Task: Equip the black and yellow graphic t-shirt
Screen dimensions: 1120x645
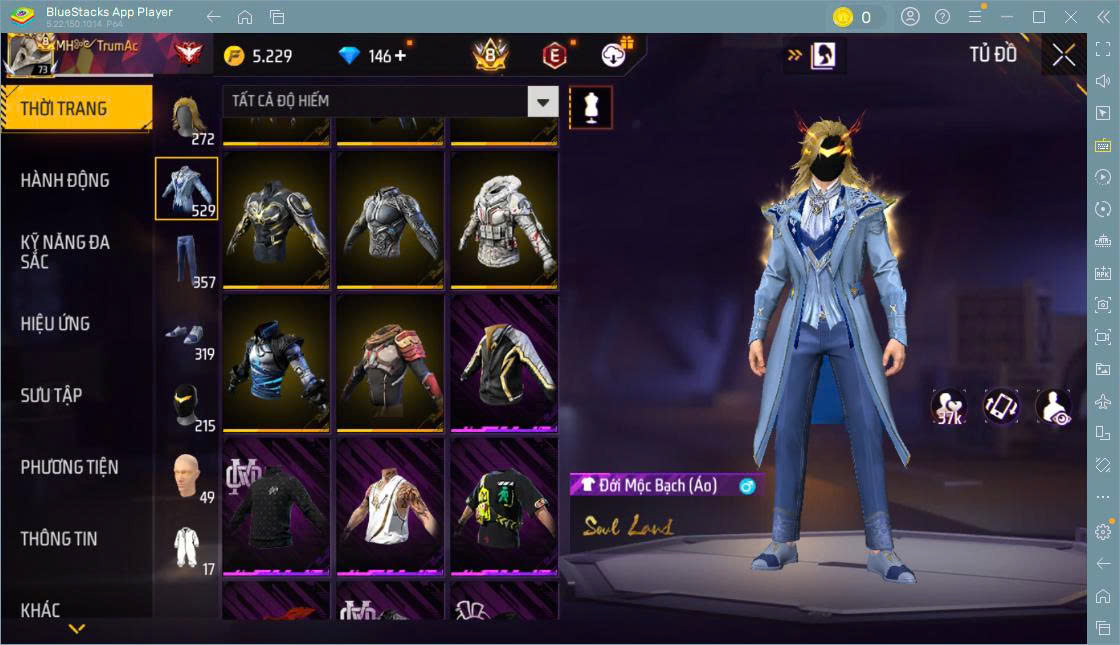Action: (x=501, y=506)
